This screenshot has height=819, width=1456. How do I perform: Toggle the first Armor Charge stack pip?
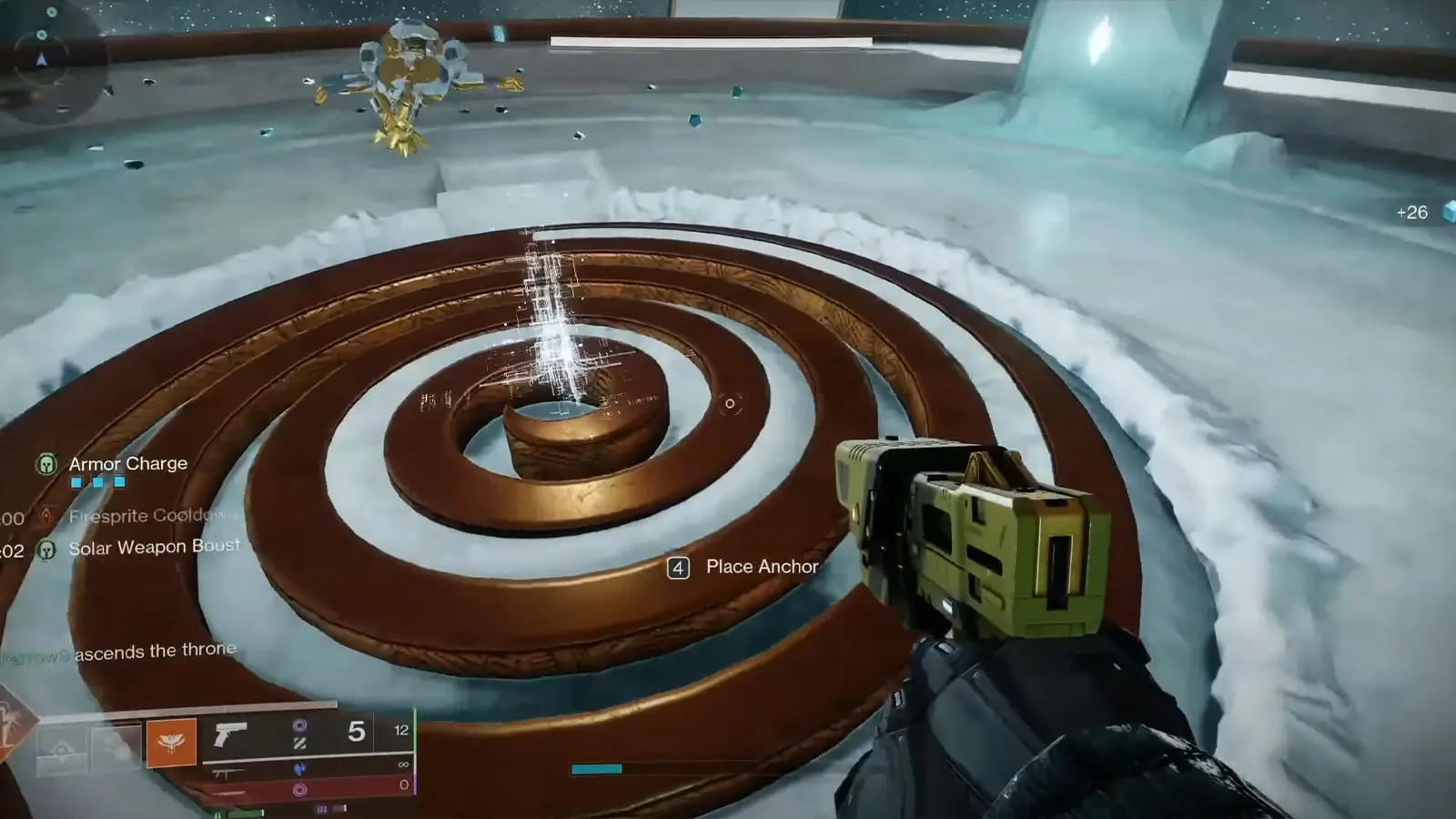tap(78, 480)
